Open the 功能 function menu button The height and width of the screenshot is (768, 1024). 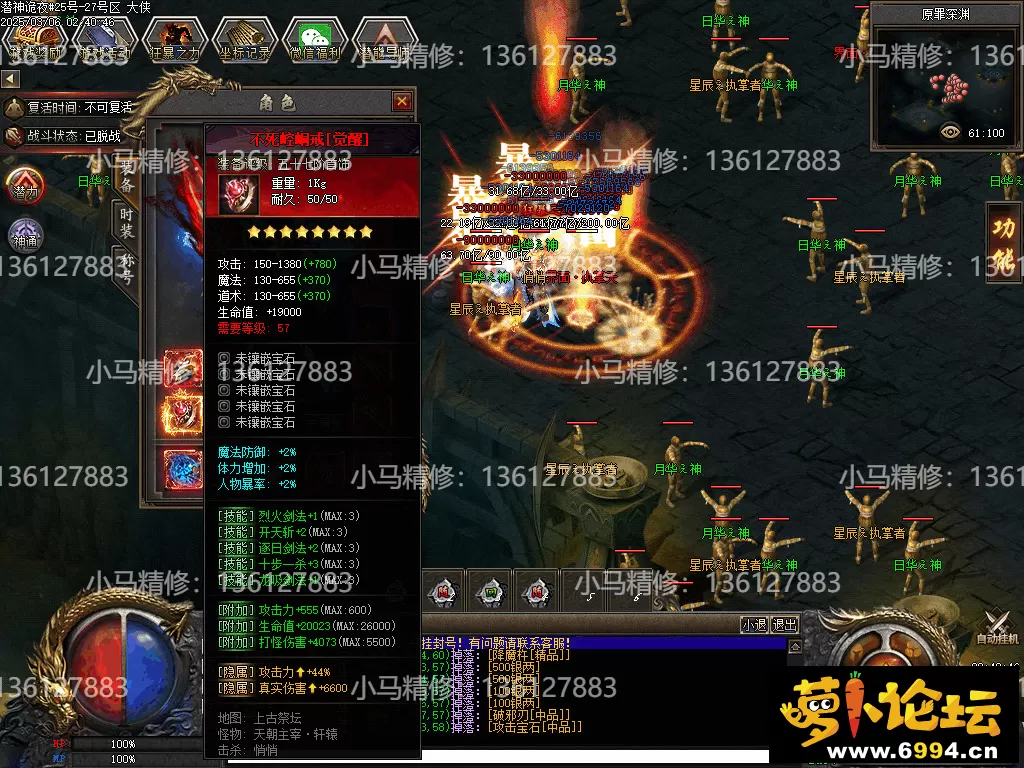[x=1003, y=242]
